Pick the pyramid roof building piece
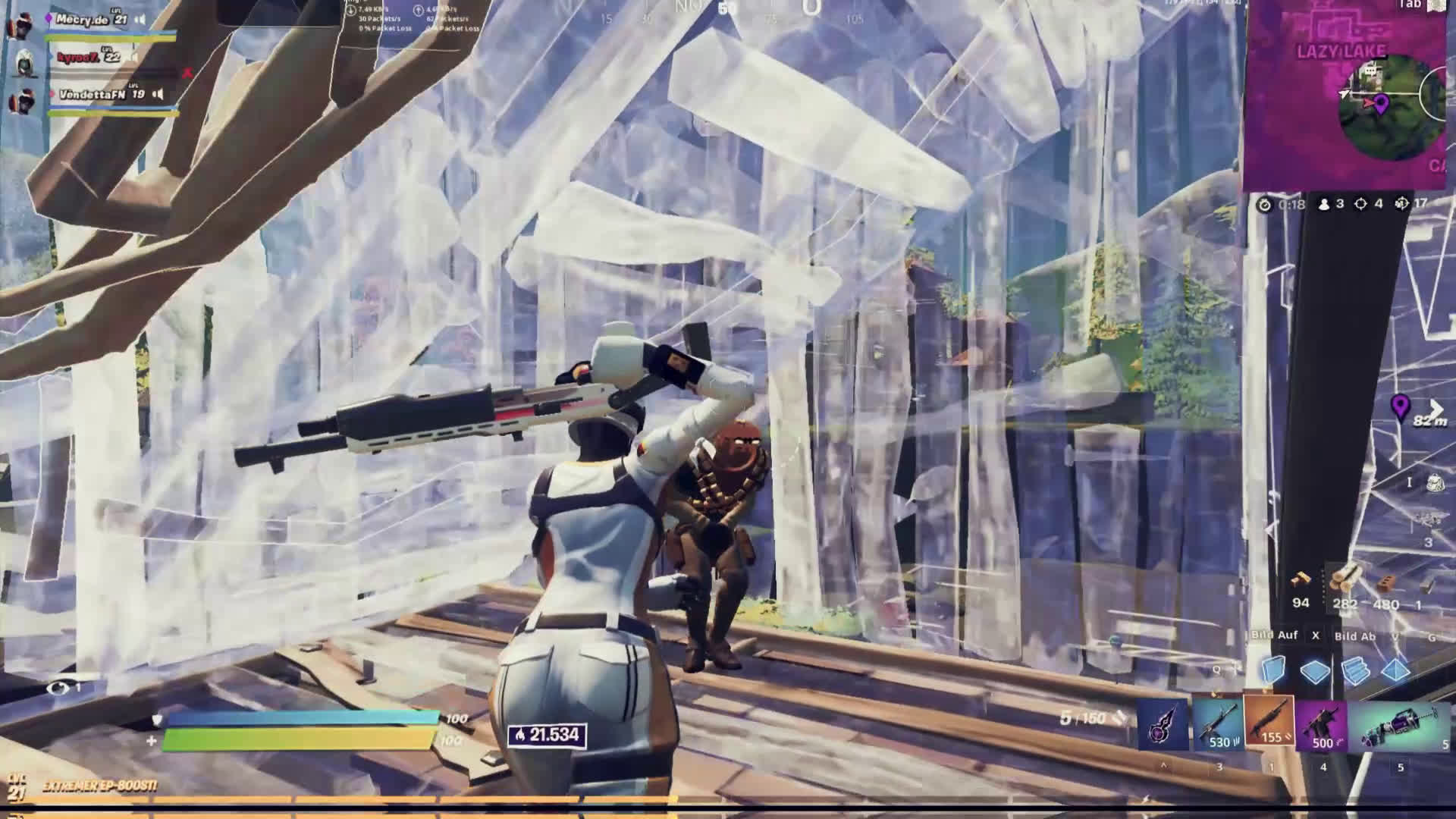 tap(1395, 670)
